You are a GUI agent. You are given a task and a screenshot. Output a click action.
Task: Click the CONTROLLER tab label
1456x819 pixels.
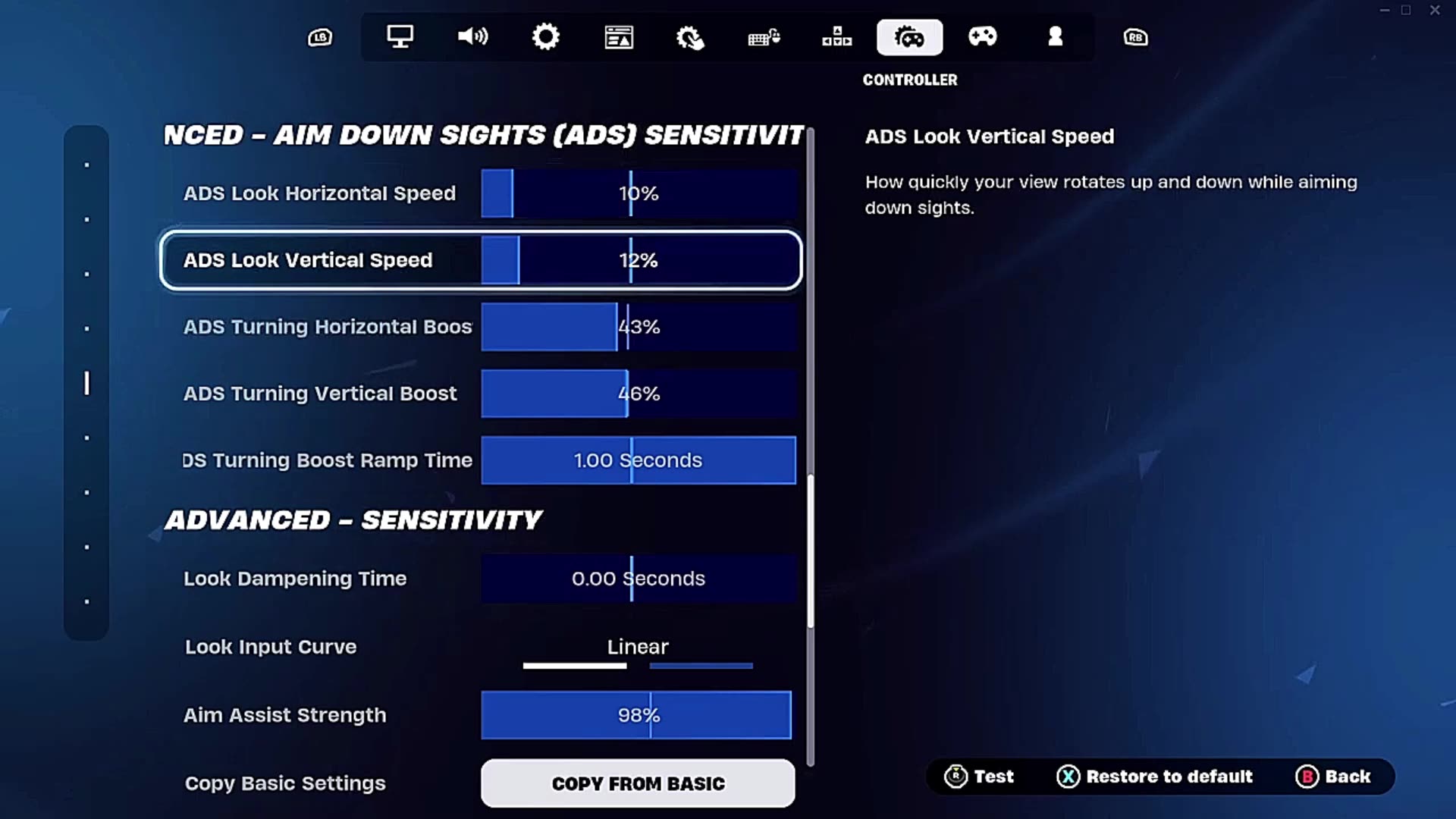click(x=911, y=80)
